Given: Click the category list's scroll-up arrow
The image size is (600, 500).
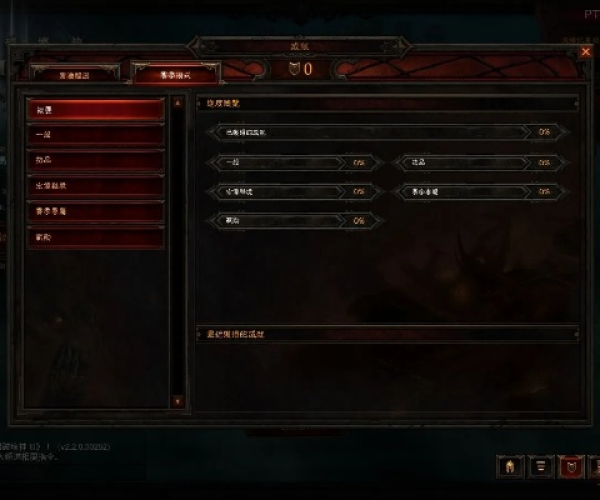Looking at the screenshot, I should pyautogui.click(x=178, y=102).
